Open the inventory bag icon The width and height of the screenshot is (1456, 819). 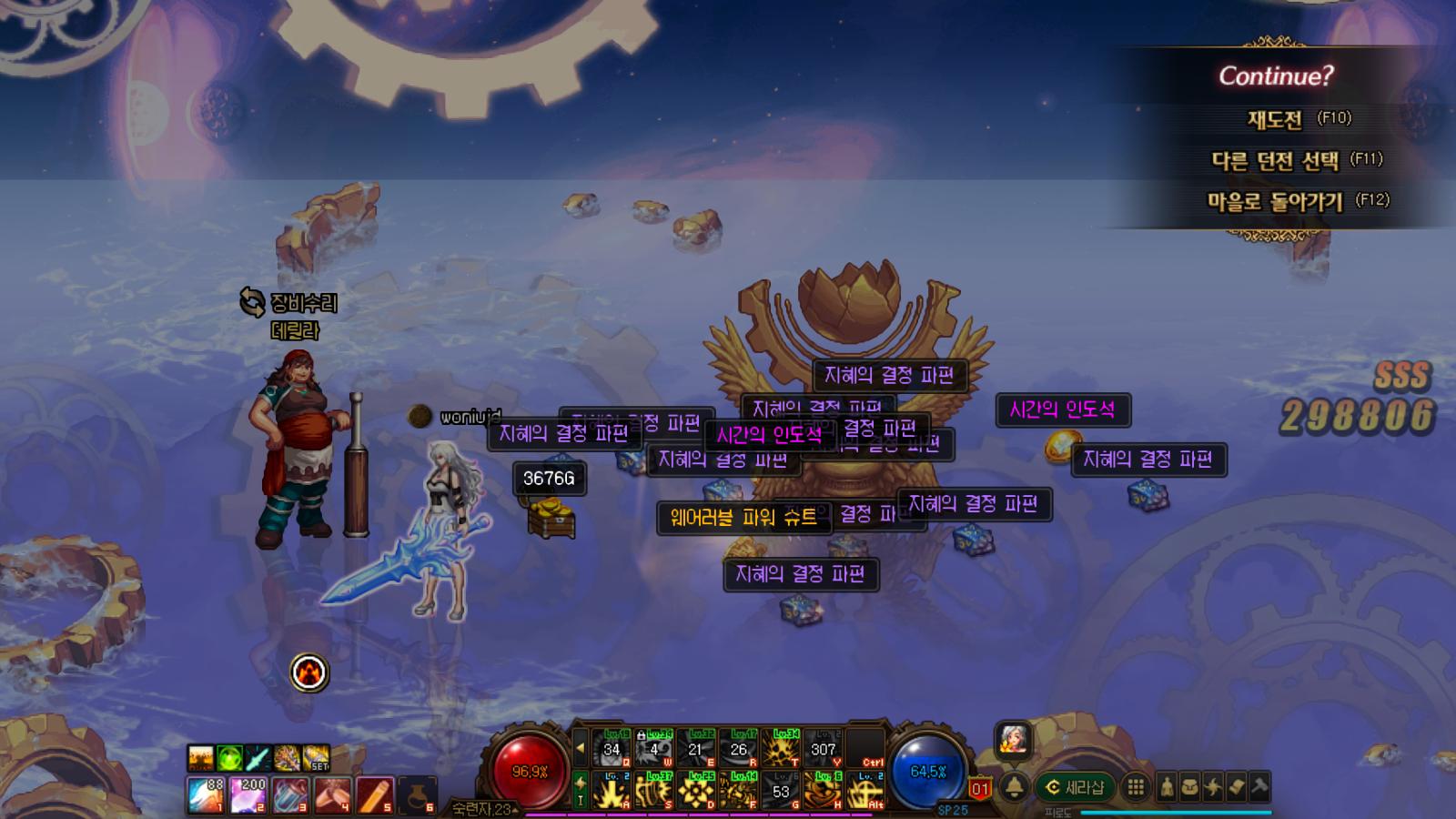pos(1189,787)
